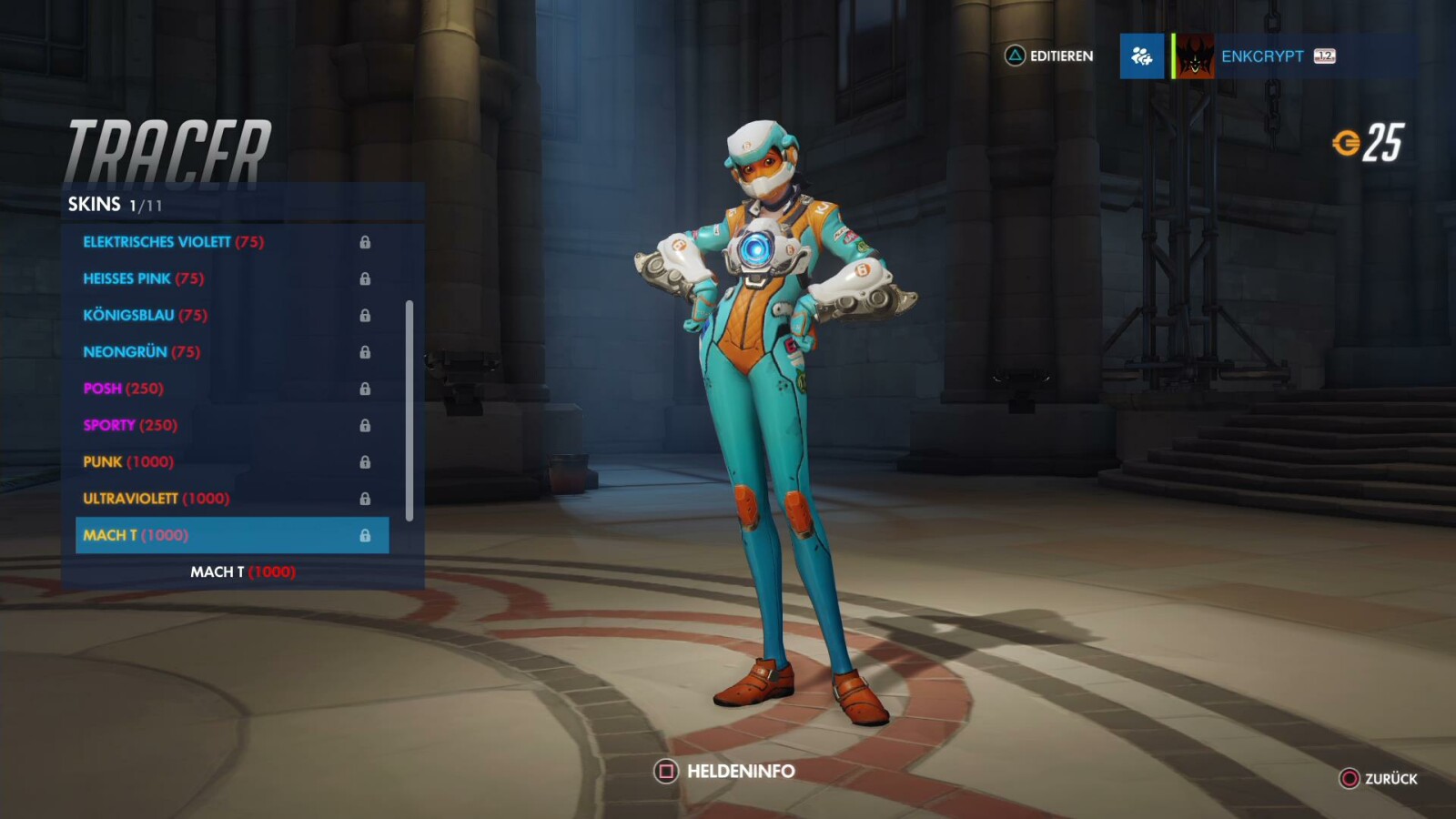Select the Posh skin
This screenshot has height=819, width=1456.
(x=122, y=389)
